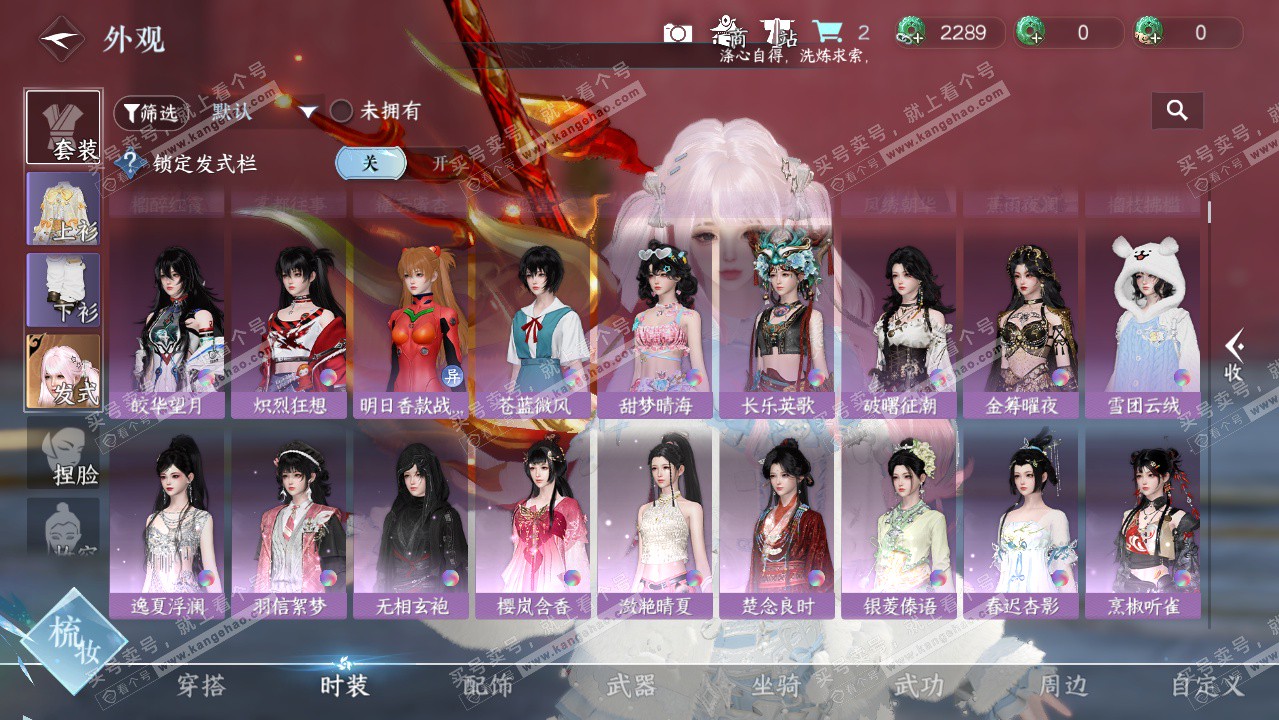Choose the 发式 hairstyle category
This screenshot has height=720, width=1279.
(x=64, y=371)
